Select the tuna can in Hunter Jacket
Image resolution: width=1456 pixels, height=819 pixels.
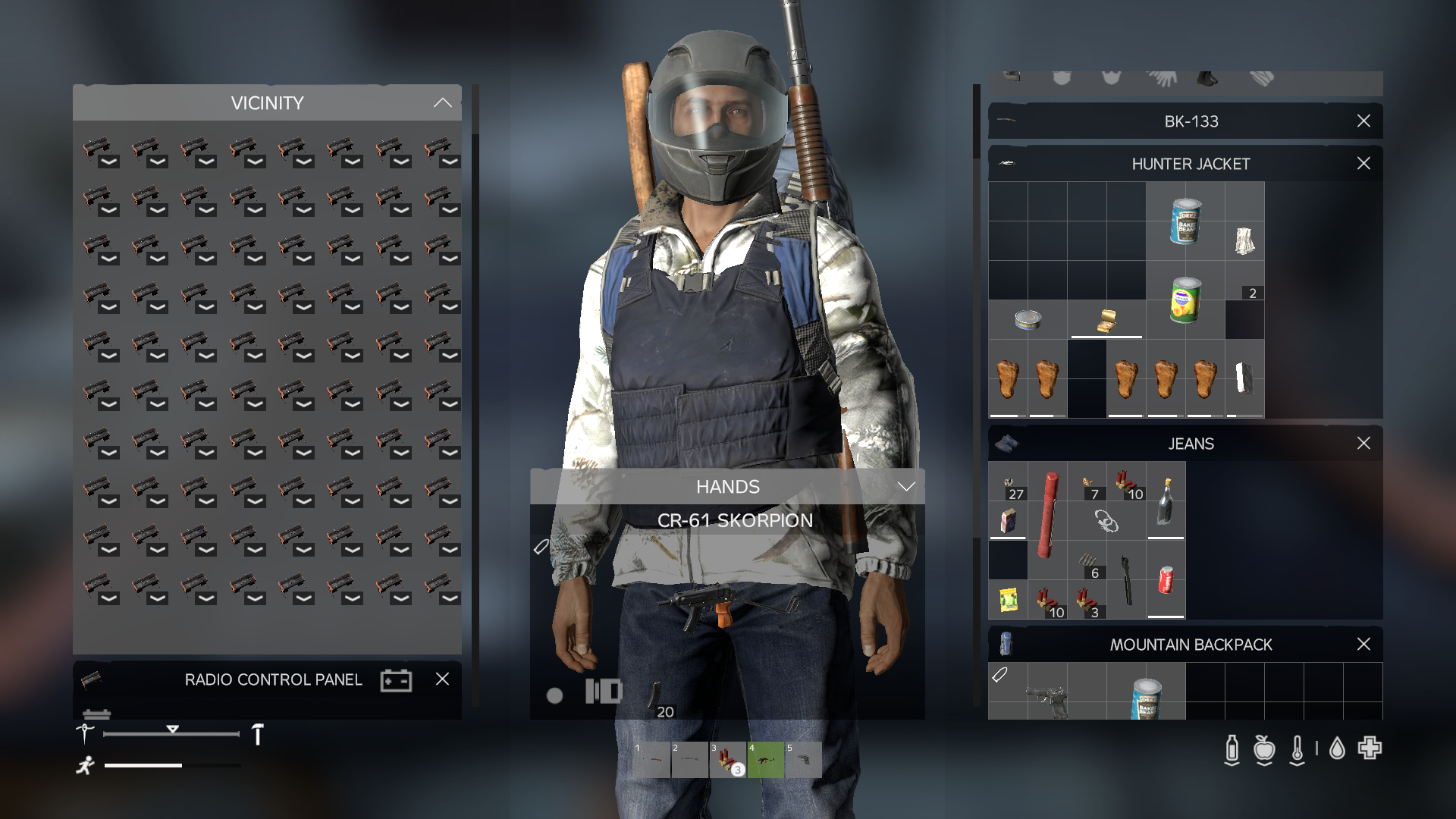point(1028,320)
